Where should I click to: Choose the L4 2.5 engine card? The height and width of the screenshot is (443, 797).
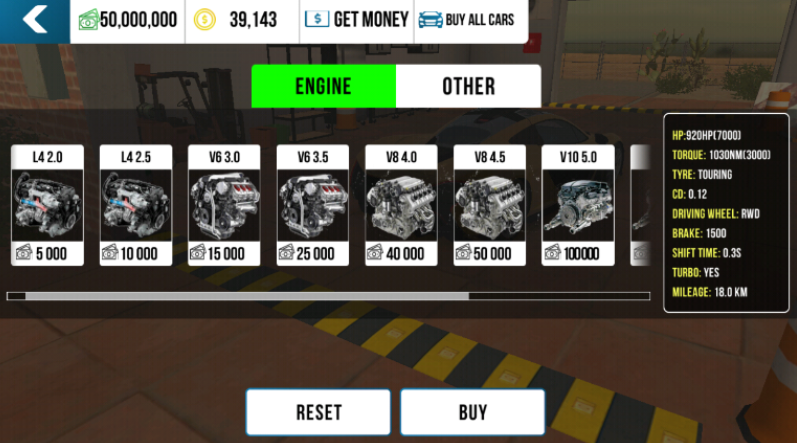(x=136, y=205)
